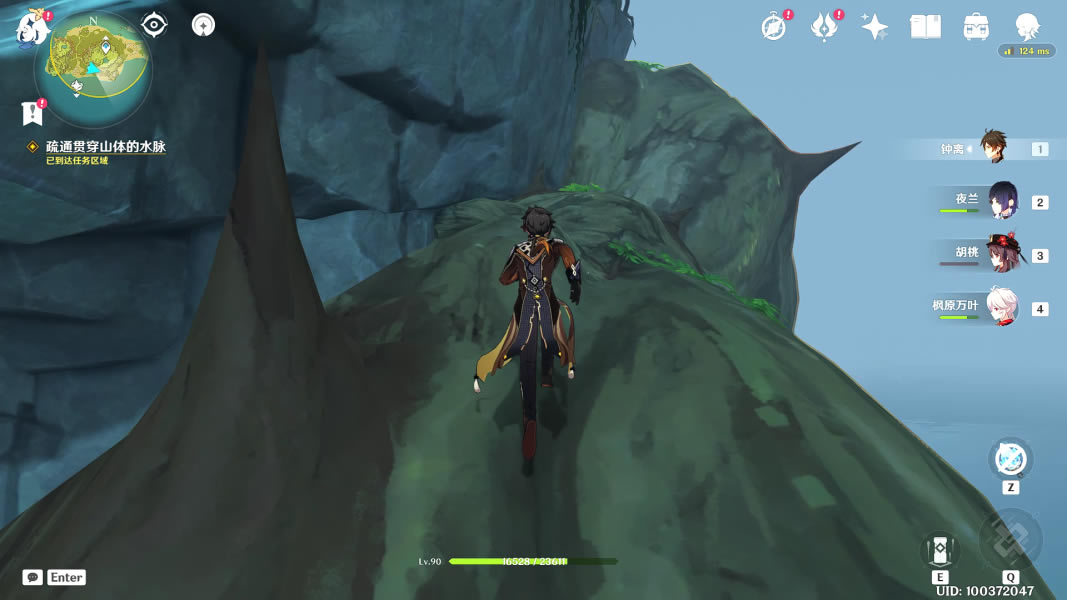Open the battle pass icon
Image resolution: width=1067 pixels, height=600 pixels.
(x=824, y=27)
